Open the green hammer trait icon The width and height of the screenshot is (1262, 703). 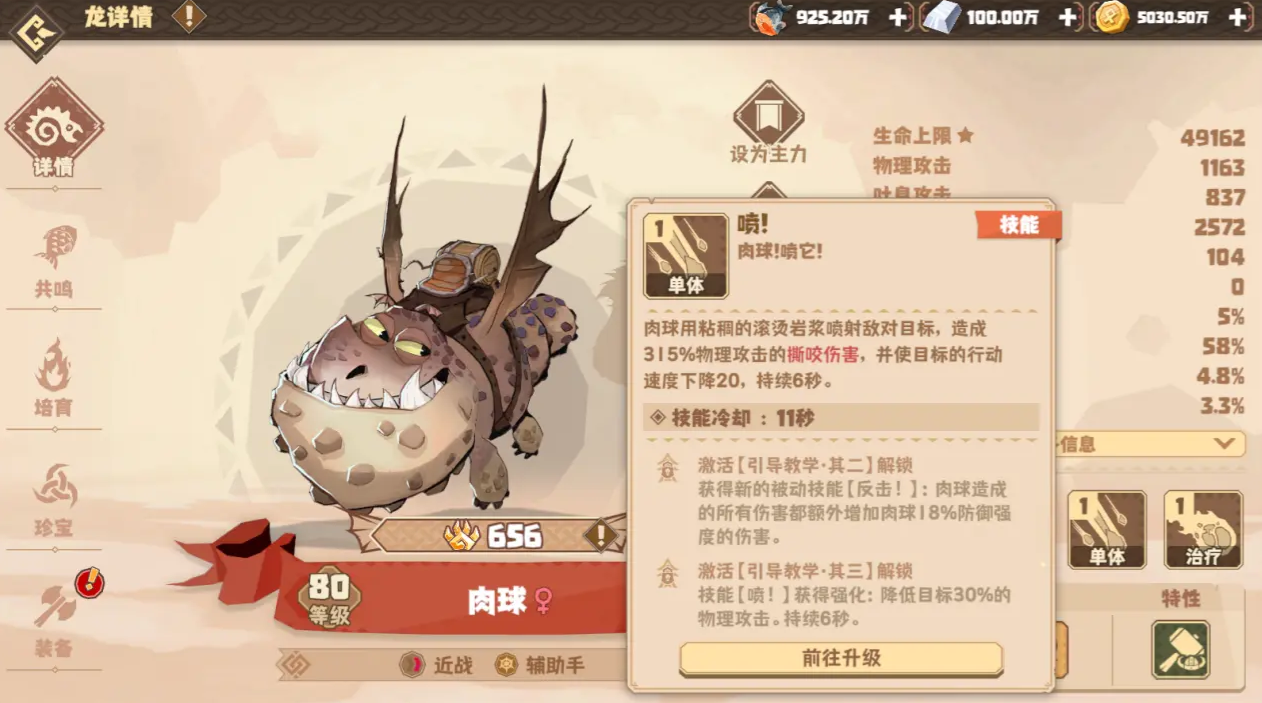1180,650
